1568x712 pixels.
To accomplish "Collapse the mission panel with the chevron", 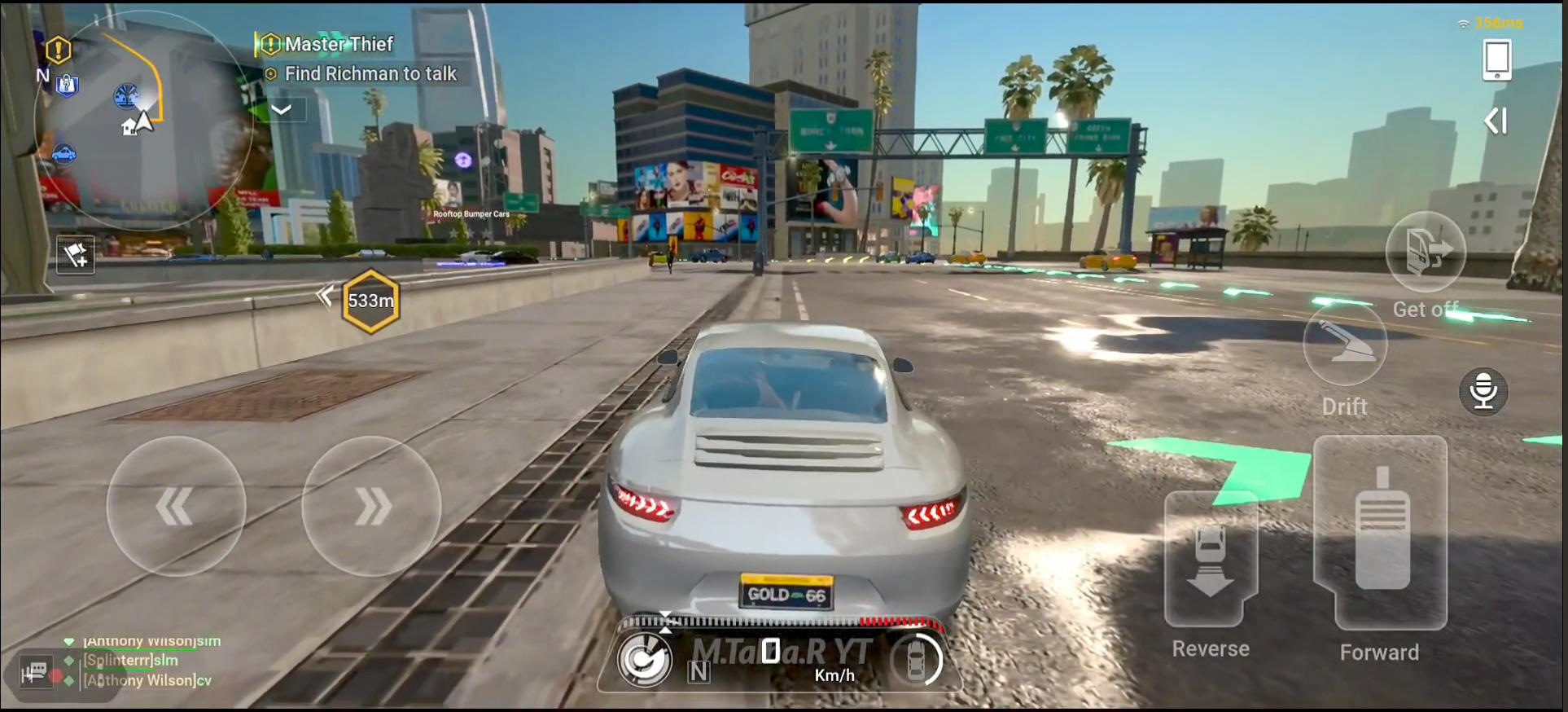I will click(x=281, y=109).
